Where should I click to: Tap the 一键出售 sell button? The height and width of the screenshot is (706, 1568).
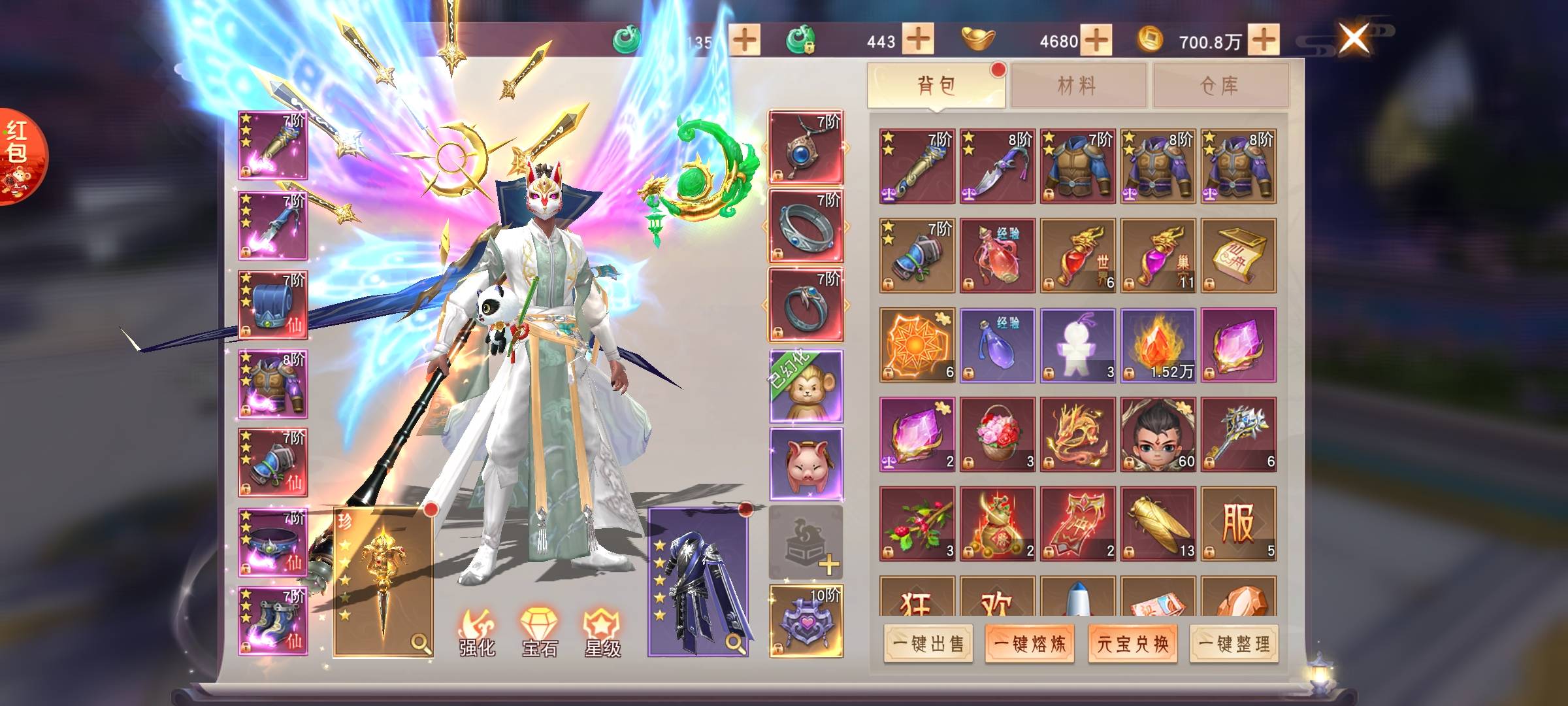(x=928, y=644)
